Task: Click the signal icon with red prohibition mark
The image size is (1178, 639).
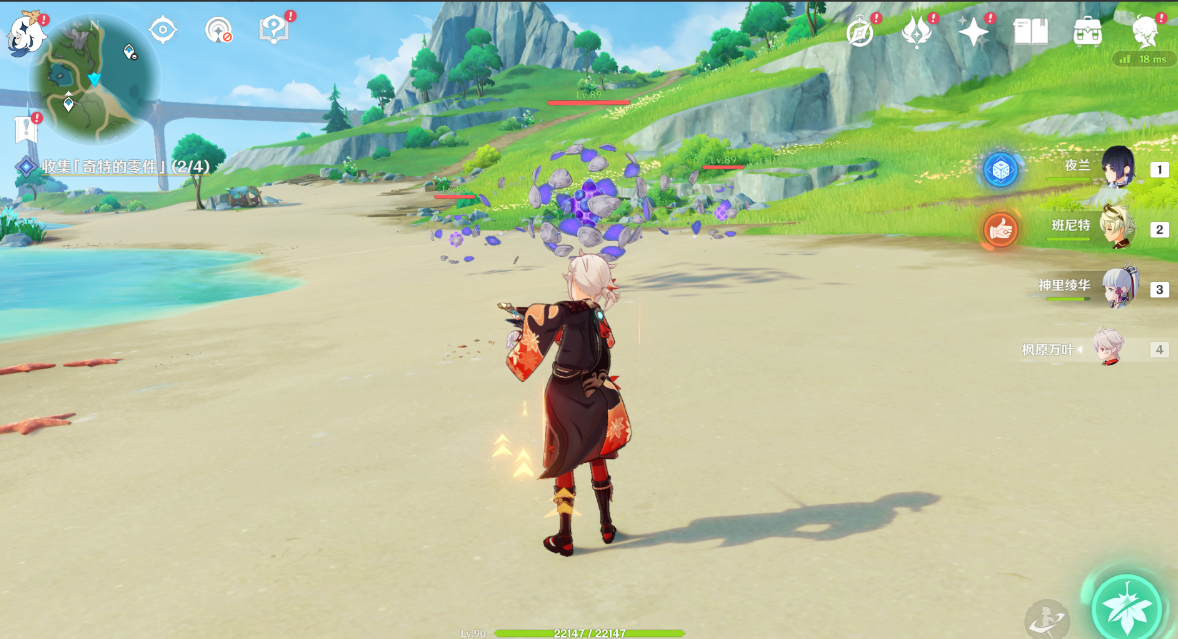Action: [x=218, y=30]
